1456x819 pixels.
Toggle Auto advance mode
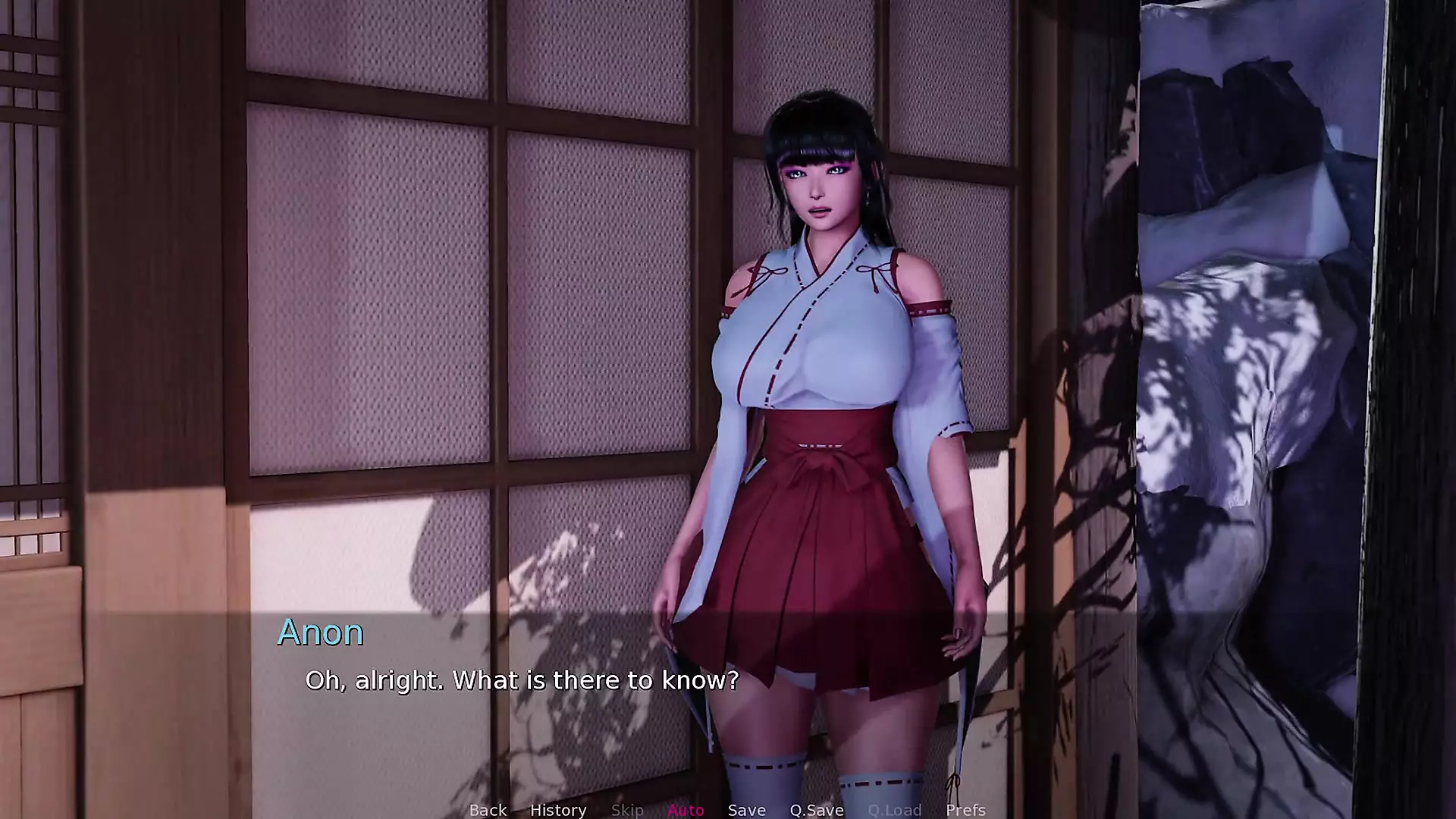[x=686, y=810]
